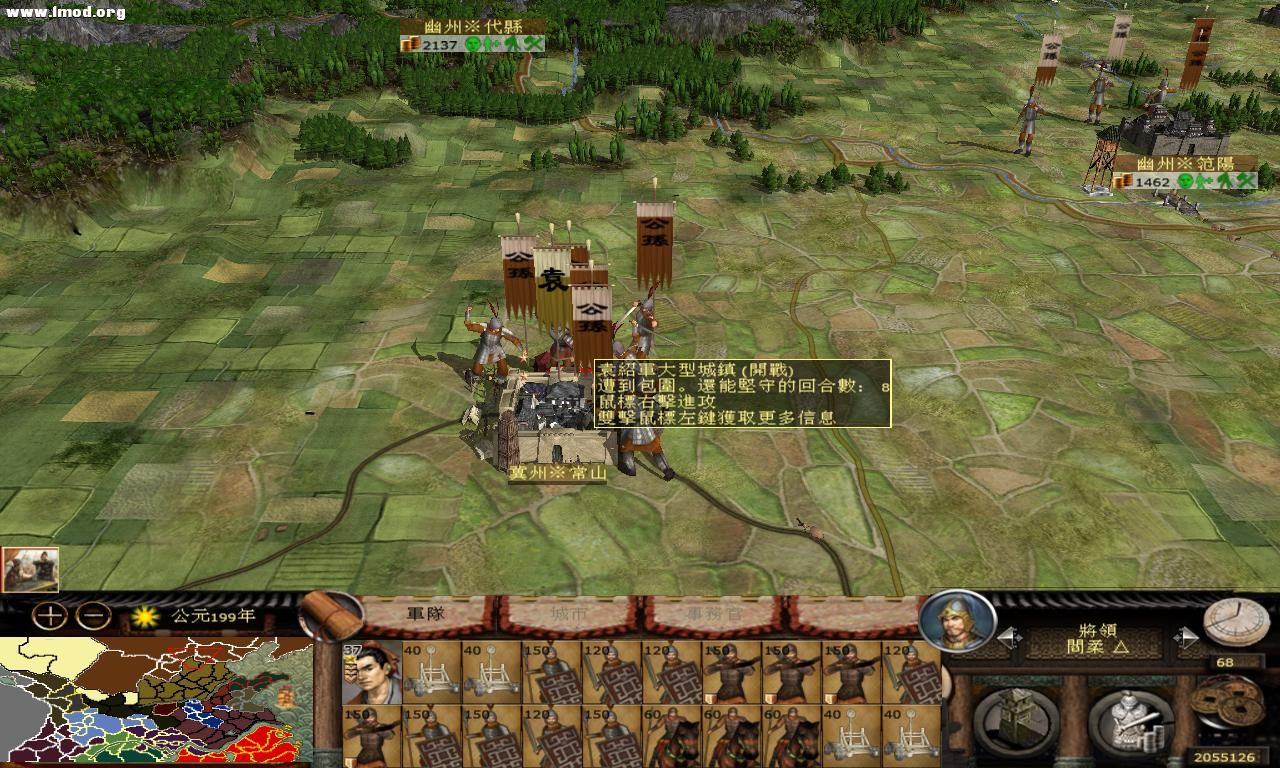This screenshot has width=1280, height=768.
Task: Select the 袁 army banner on the map
Action: 552,280
